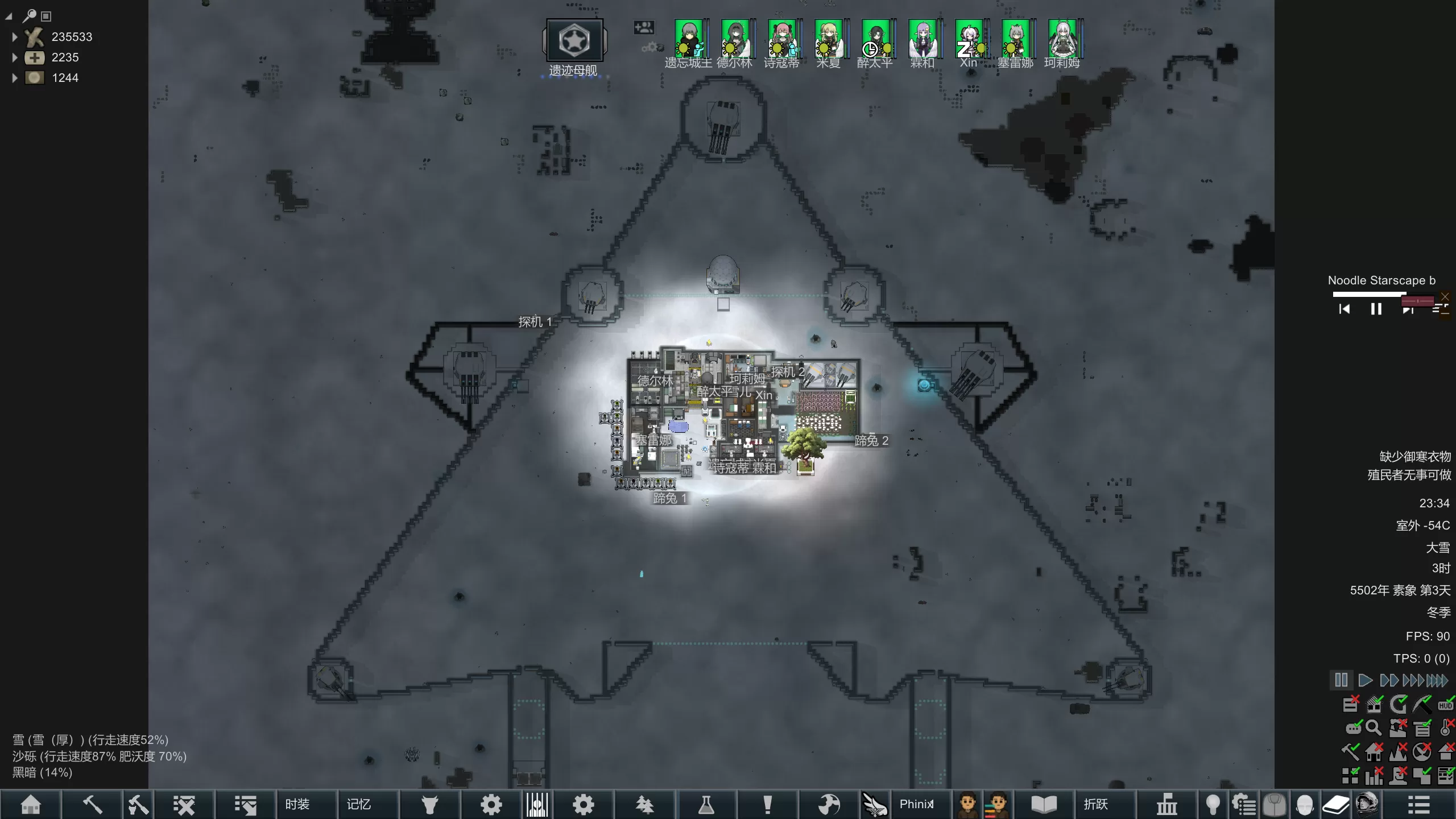The image size is (1456, 819).
Task: Open the Research flask tab
Action: [x=706, y=804]
